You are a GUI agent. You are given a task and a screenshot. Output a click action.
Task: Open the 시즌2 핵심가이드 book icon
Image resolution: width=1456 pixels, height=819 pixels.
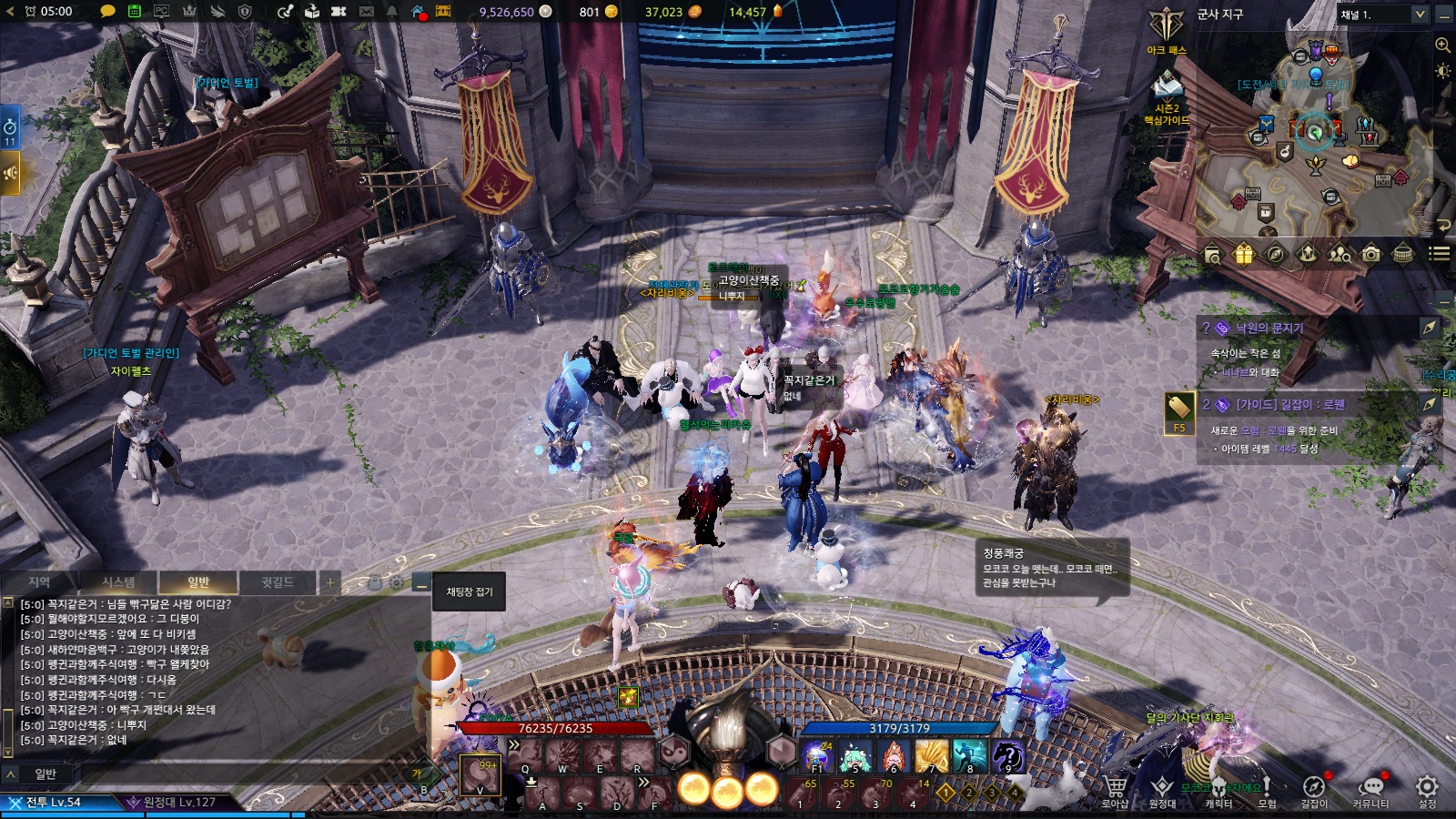point(1167,89)
